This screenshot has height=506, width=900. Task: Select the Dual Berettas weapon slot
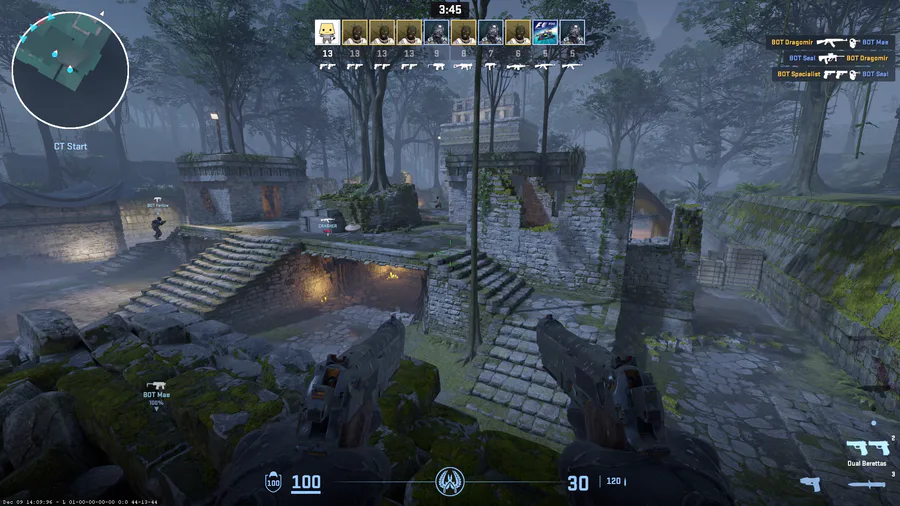(866, 449)
